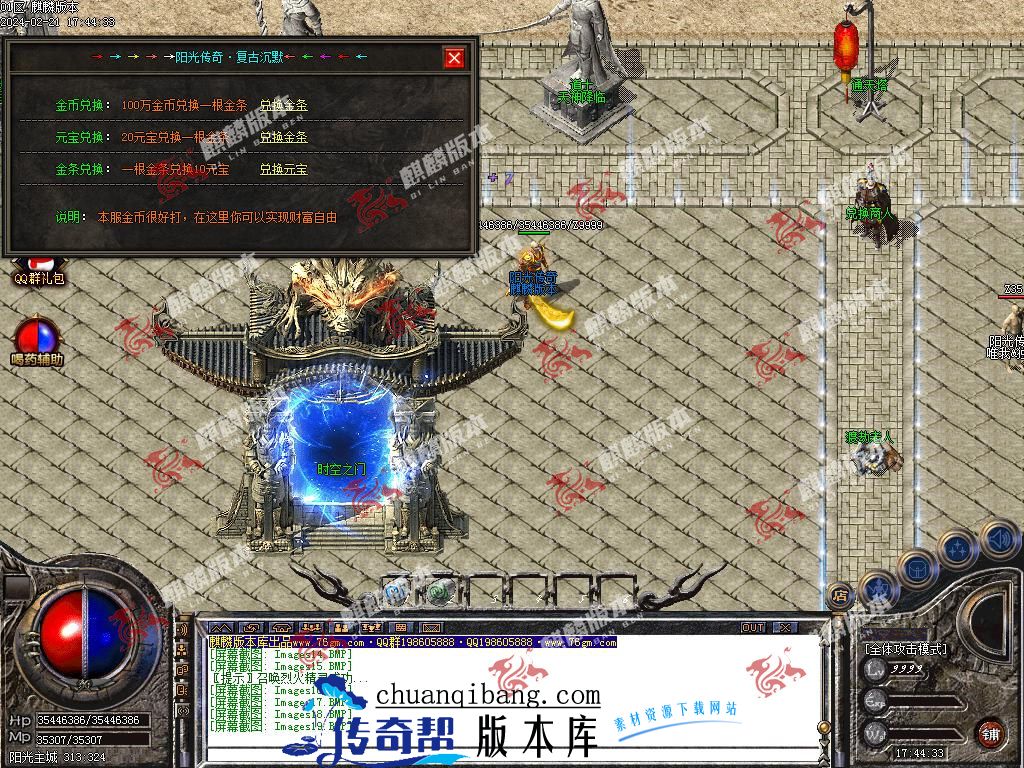Close the chat panel with its X button

point(786,628)
